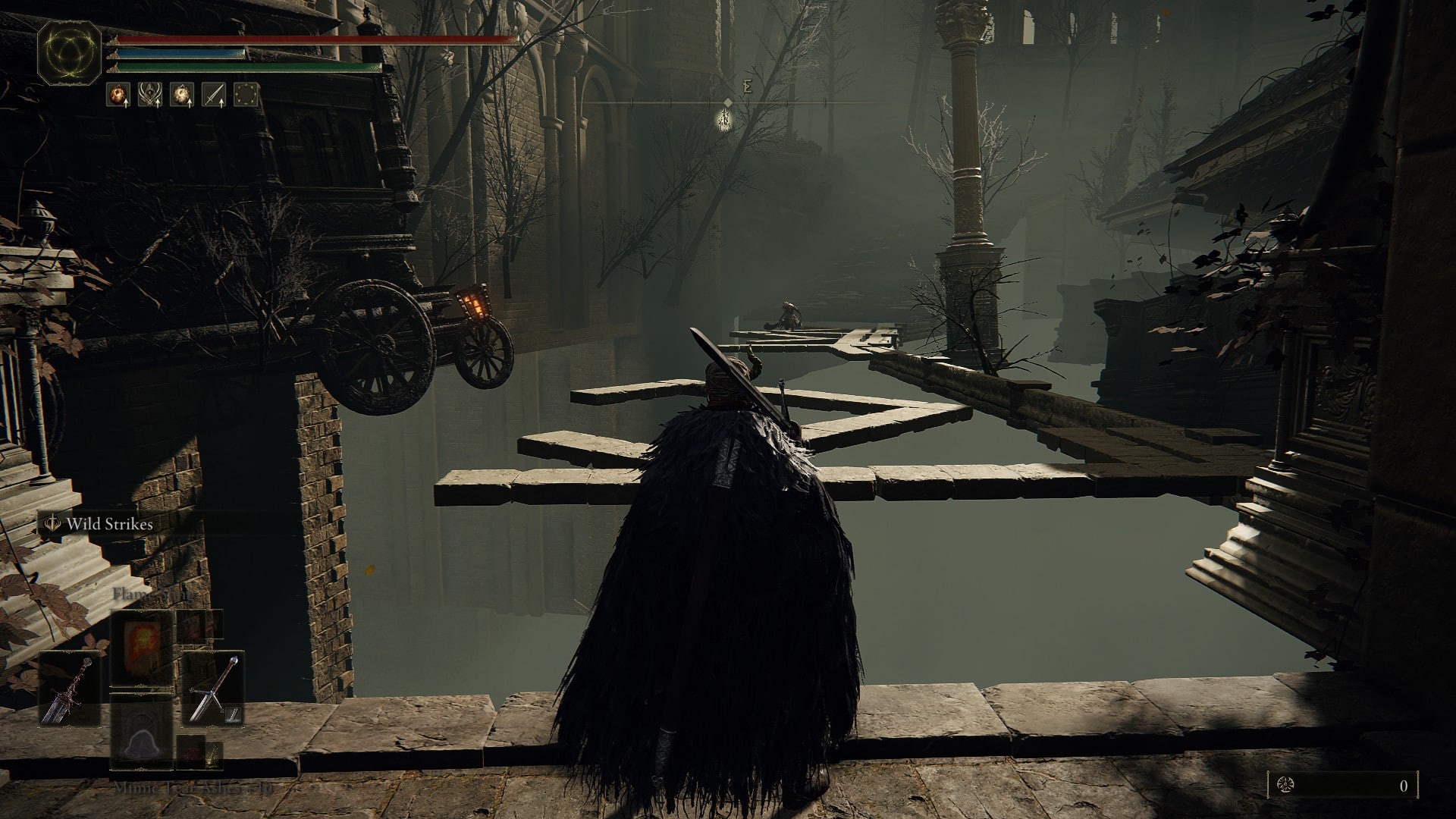Toggle the empty circular status effect slot
Screen dimensions: 1456x819
[245, 95]
